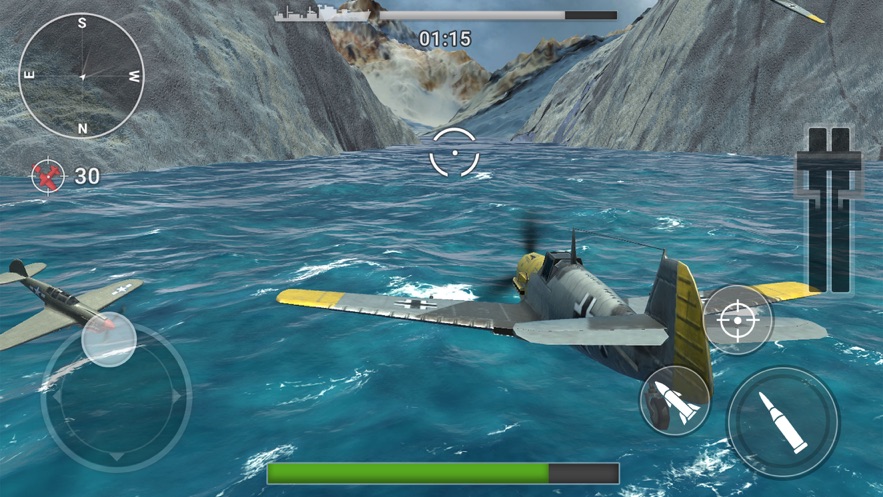Screen dimensions: 883x497
Task: Launch a rocket with the missile button
Action: coord(674,402)
